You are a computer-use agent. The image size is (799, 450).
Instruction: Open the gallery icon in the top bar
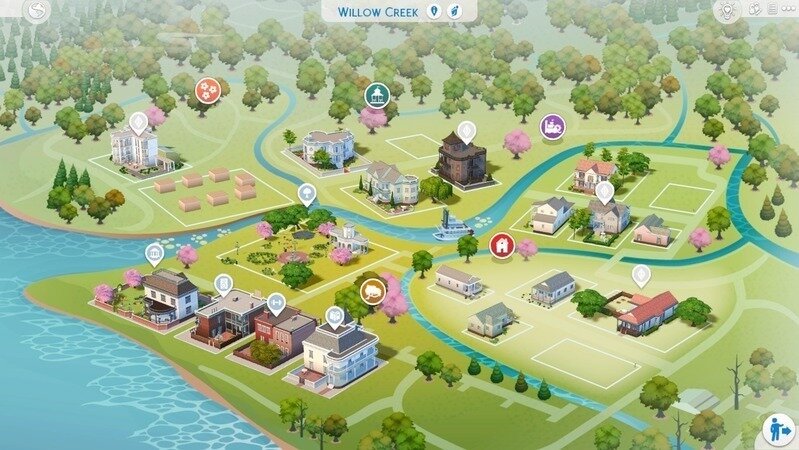(755, 11)
